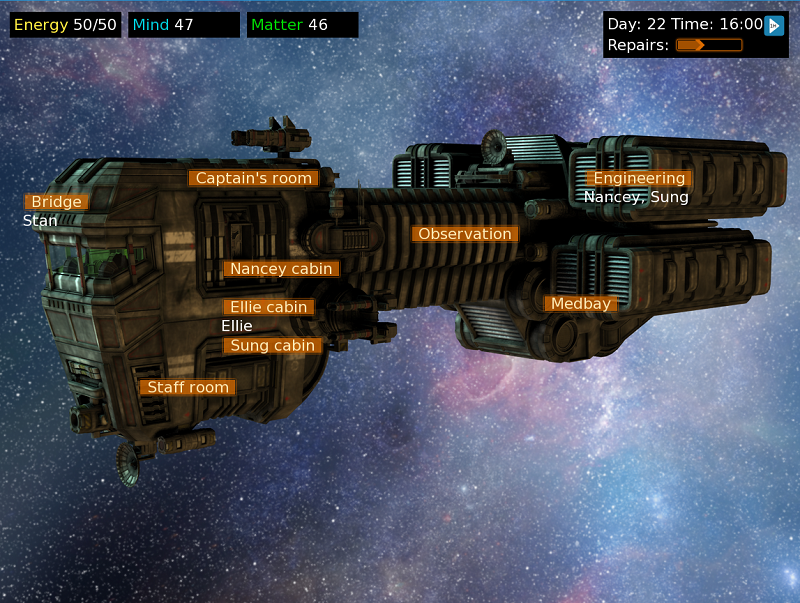
Task: Enter the Bridge room
Action: (x=56, y=202)
